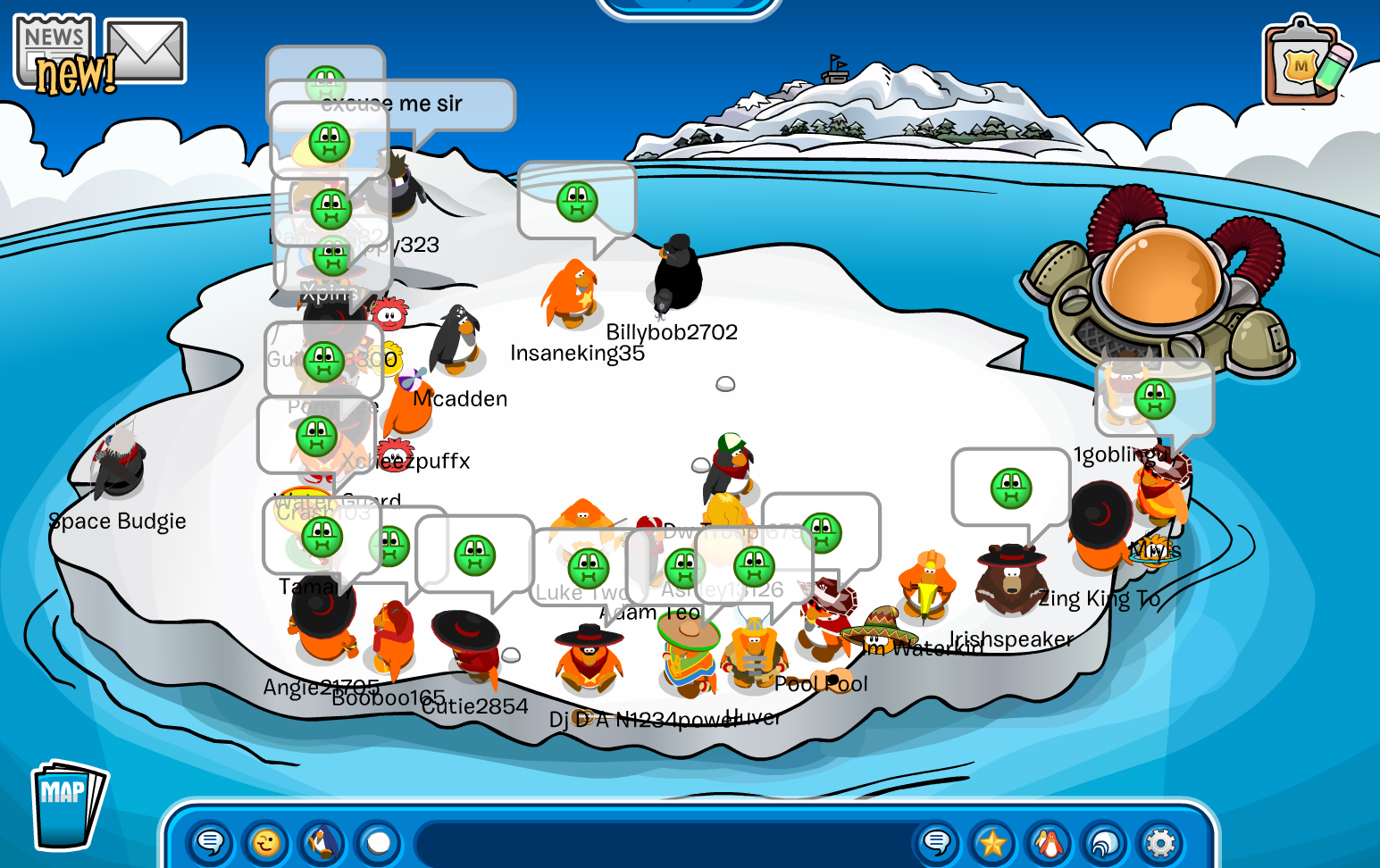Click the chat message input bar
The height and width of the screenshot is (868, 1380).
[661, 843]
